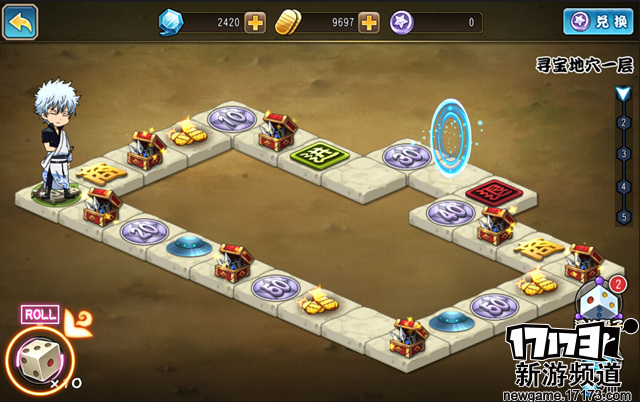Select floor 2 on the floor tracker
The image size is (640, 402).
click(623, 122)
